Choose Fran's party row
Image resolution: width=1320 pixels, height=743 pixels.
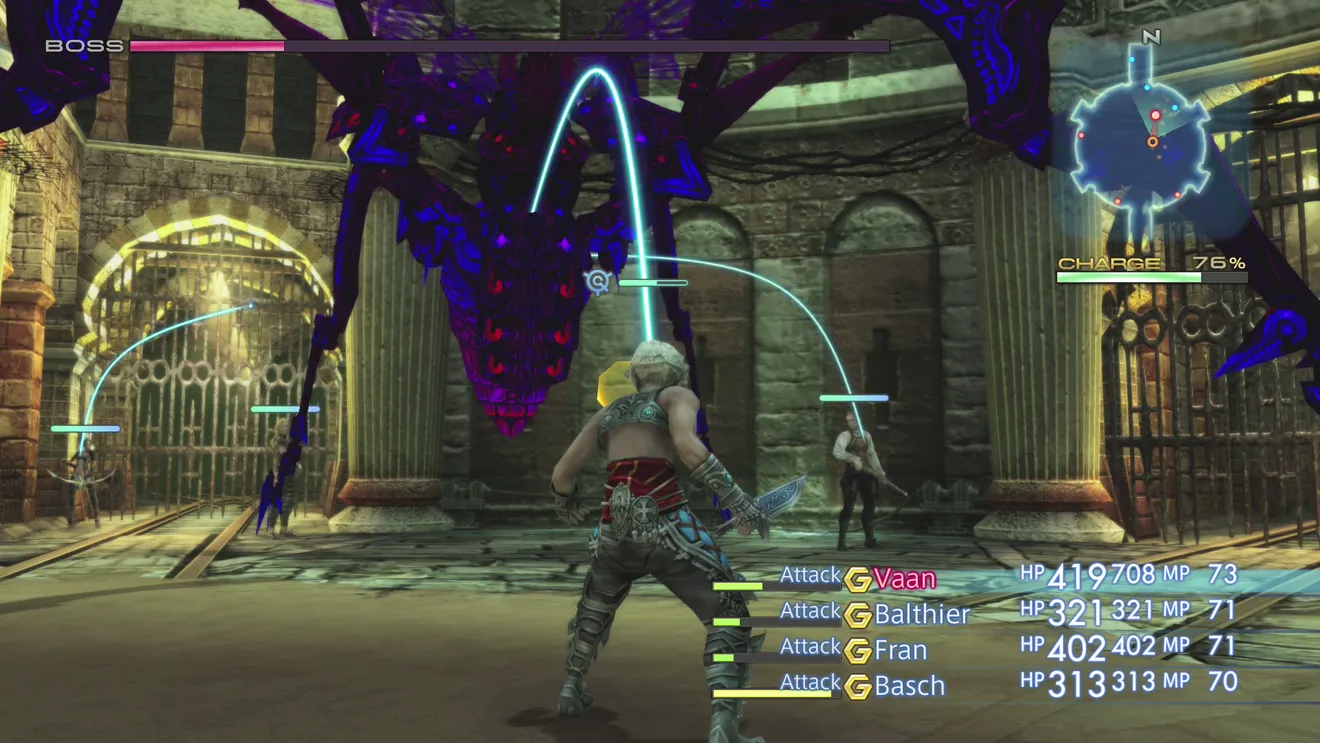pyautogui.click(x=900, y=650)
